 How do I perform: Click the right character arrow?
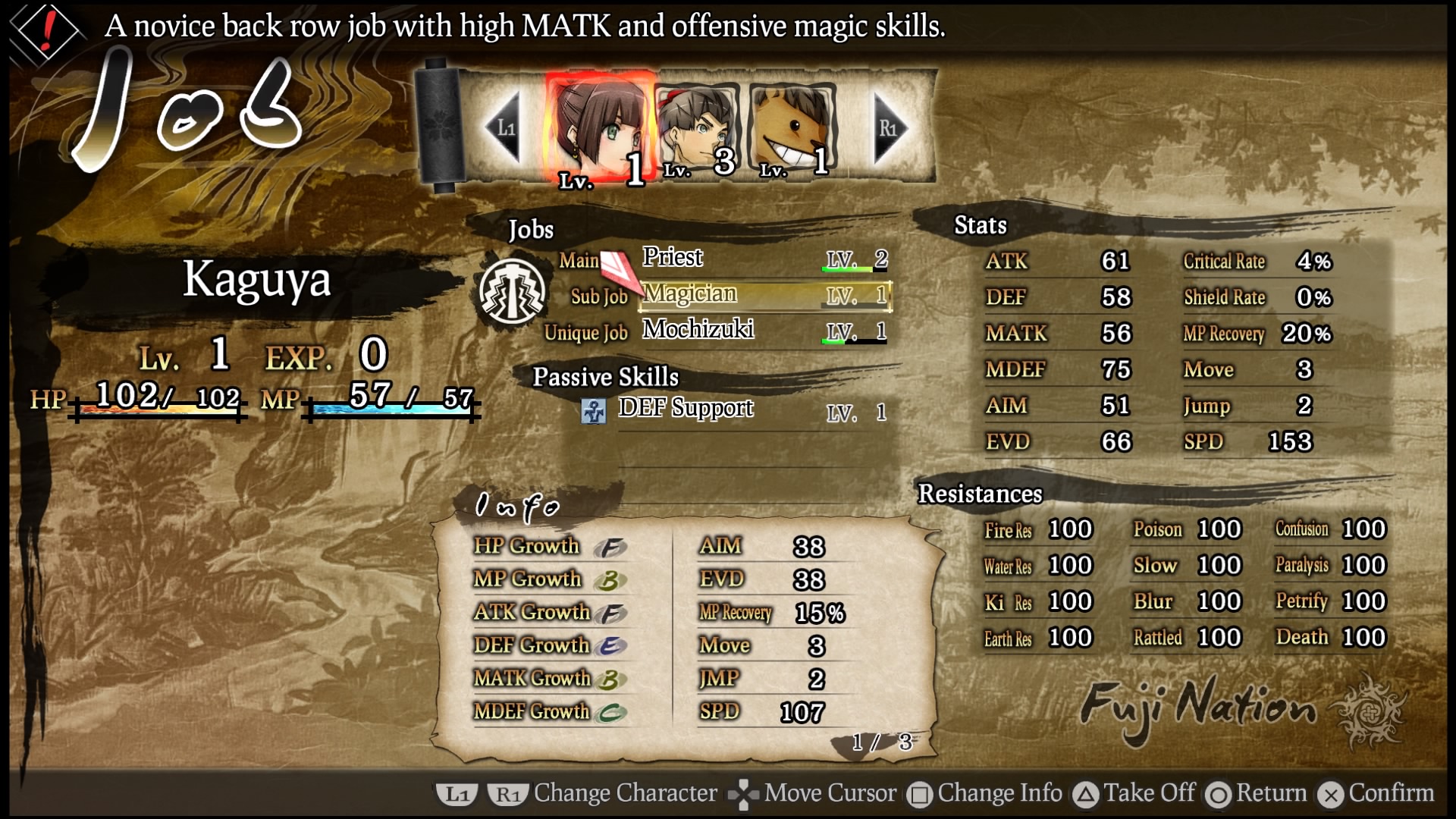pyautogui.click(x=889, y=127)
